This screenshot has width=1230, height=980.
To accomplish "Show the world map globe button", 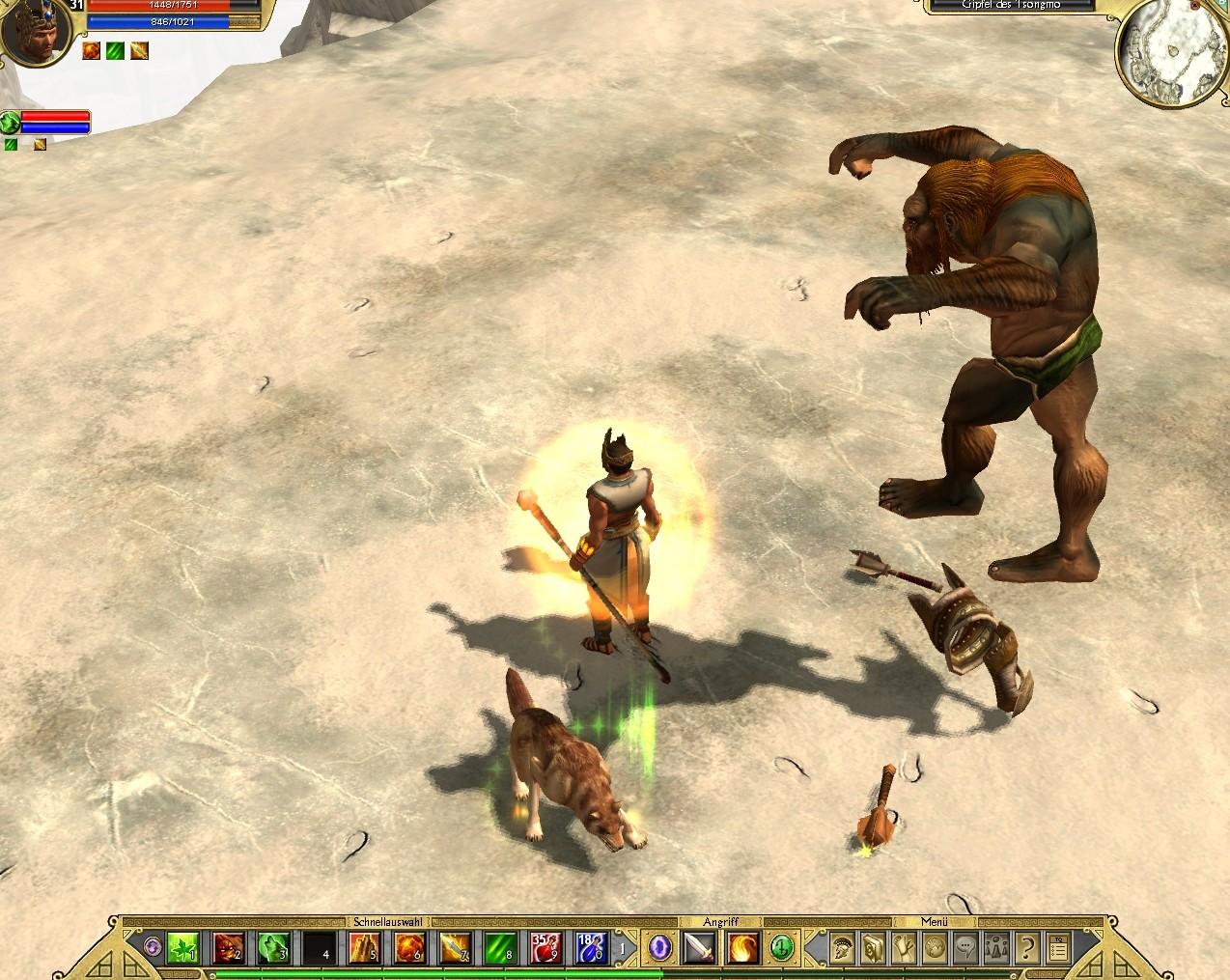I will tap(934, 948).
